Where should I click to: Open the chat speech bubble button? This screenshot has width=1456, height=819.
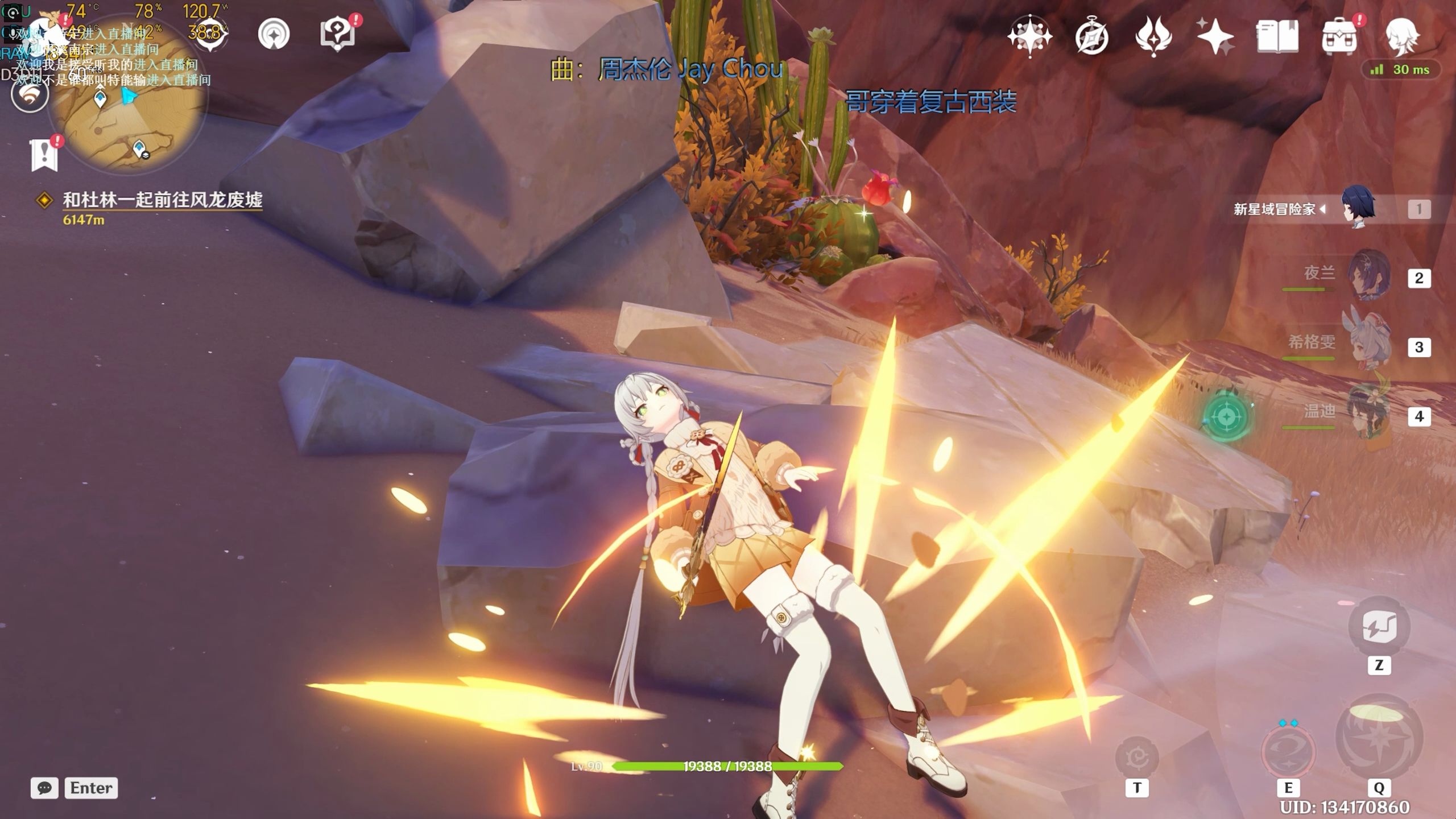[x=44, y=788]
